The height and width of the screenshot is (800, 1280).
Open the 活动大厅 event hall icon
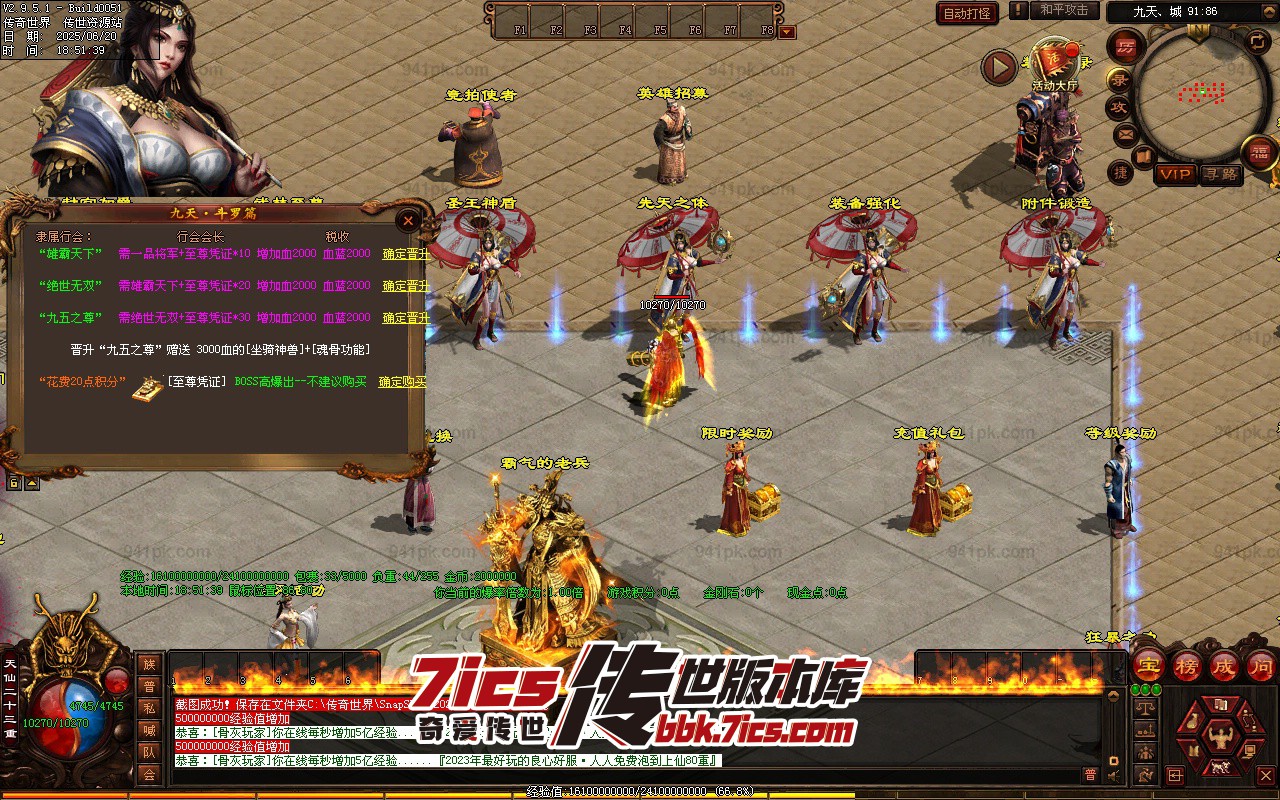pyautogui.click(x=1054, y=63)
